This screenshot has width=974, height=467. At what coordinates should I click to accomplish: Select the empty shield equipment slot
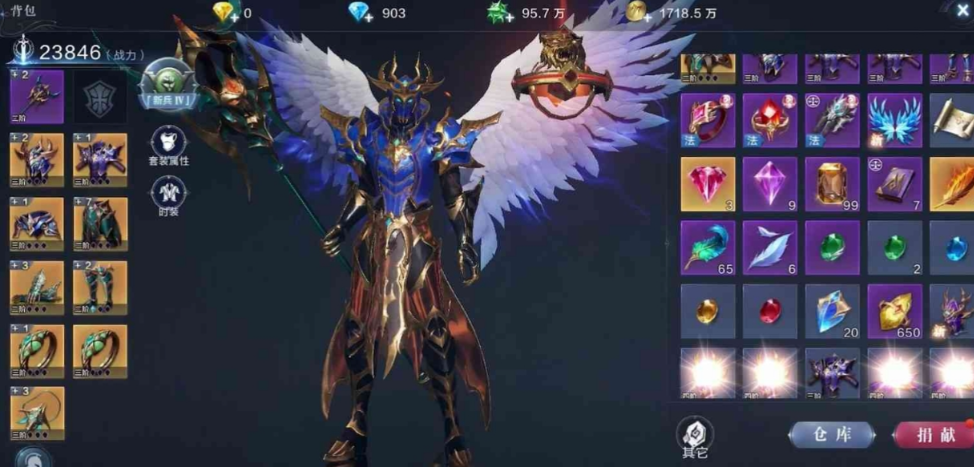click(100, 97)
